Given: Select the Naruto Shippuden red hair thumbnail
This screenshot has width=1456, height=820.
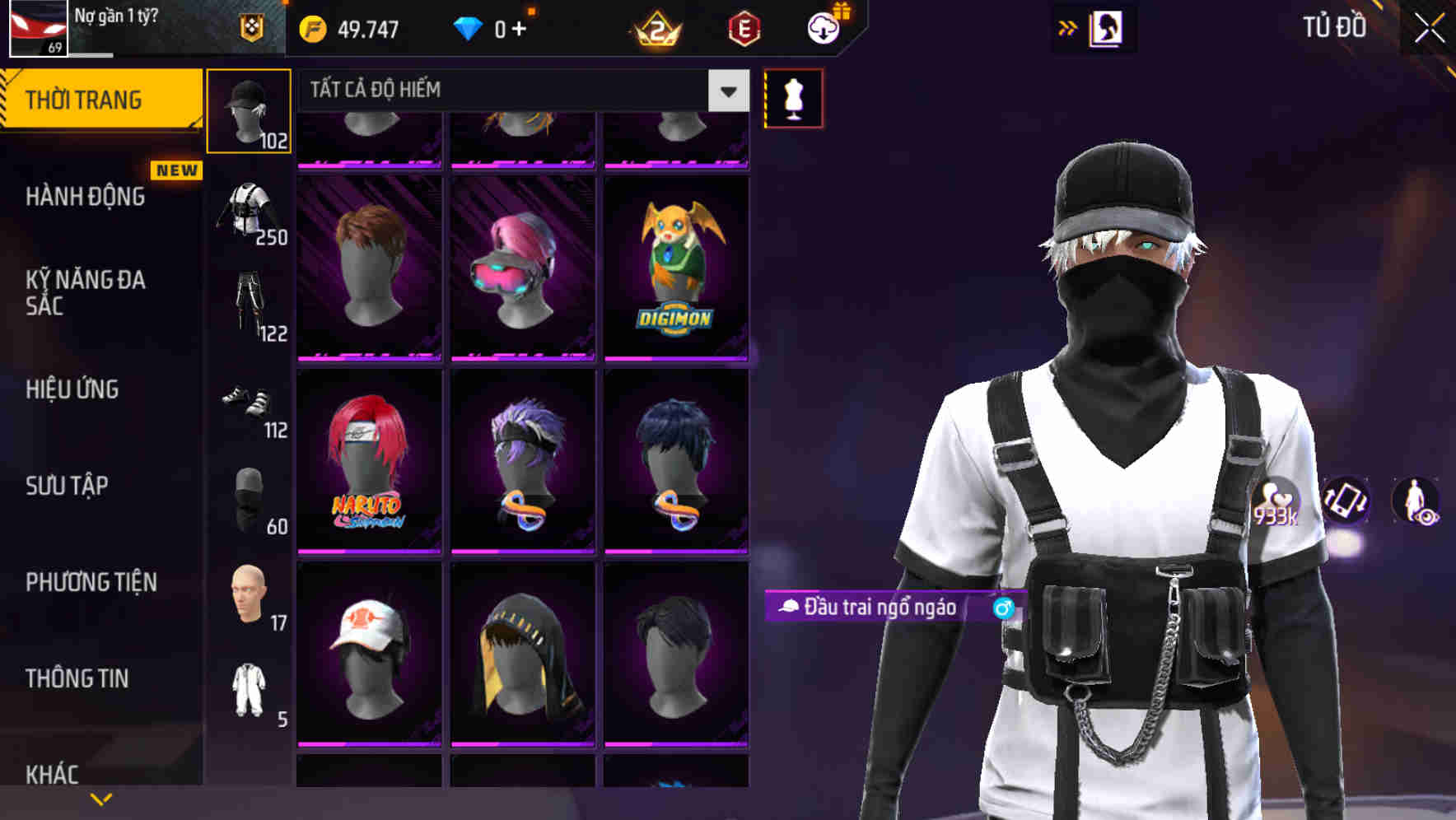Looking at the screenshot, I should click(369, 459).
